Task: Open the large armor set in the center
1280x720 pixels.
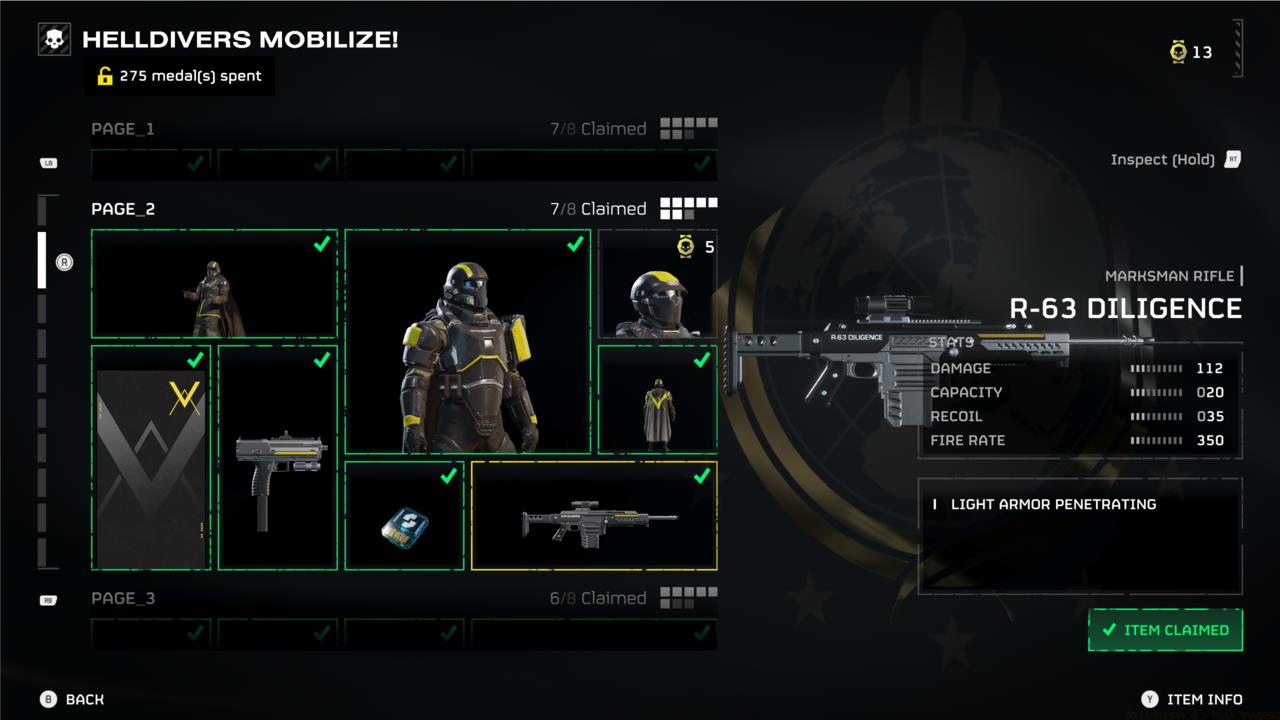Action: pos(465,345)
